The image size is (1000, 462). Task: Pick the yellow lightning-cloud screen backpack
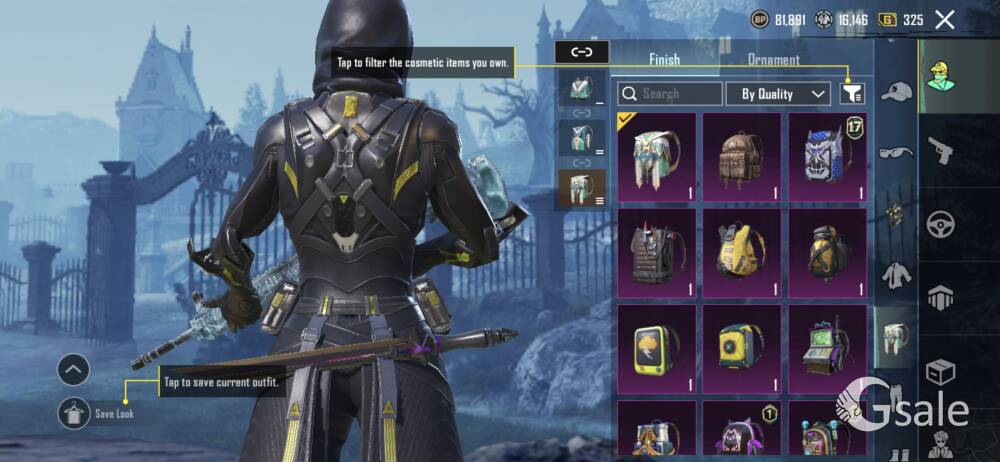(x=655, y=349)
